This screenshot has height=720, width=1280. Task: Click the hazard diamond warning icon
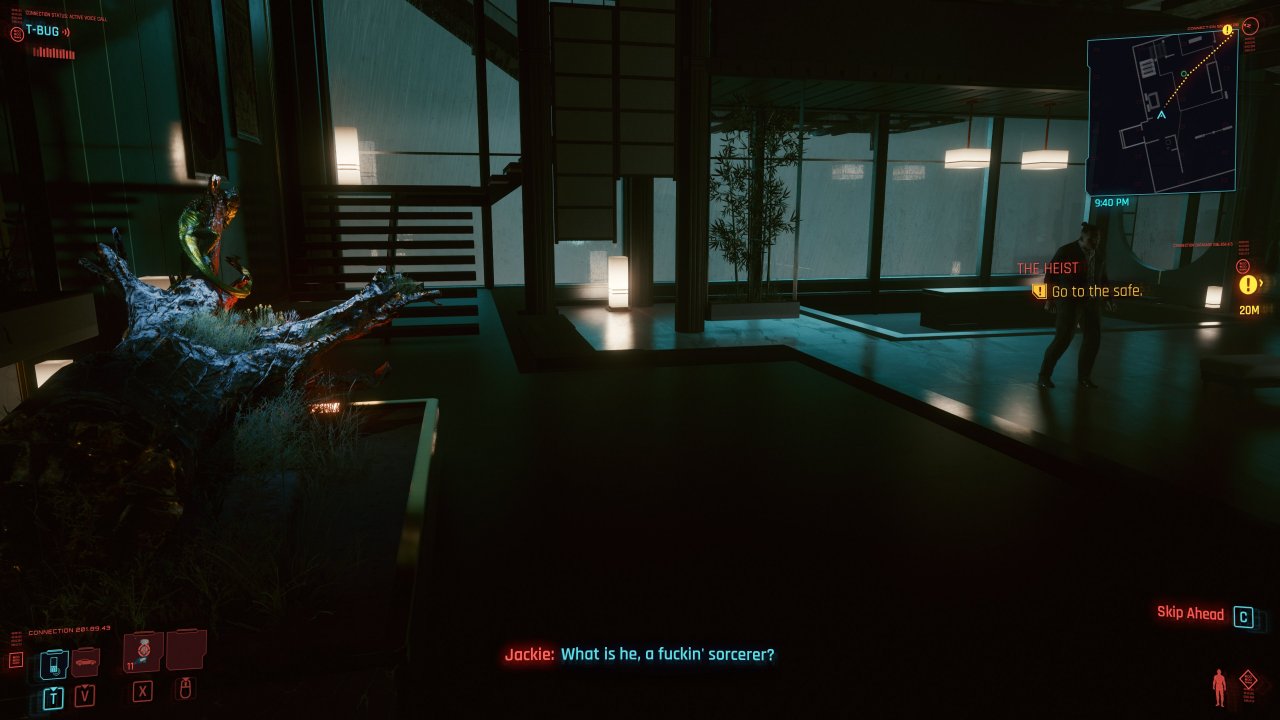(1248, 679)
